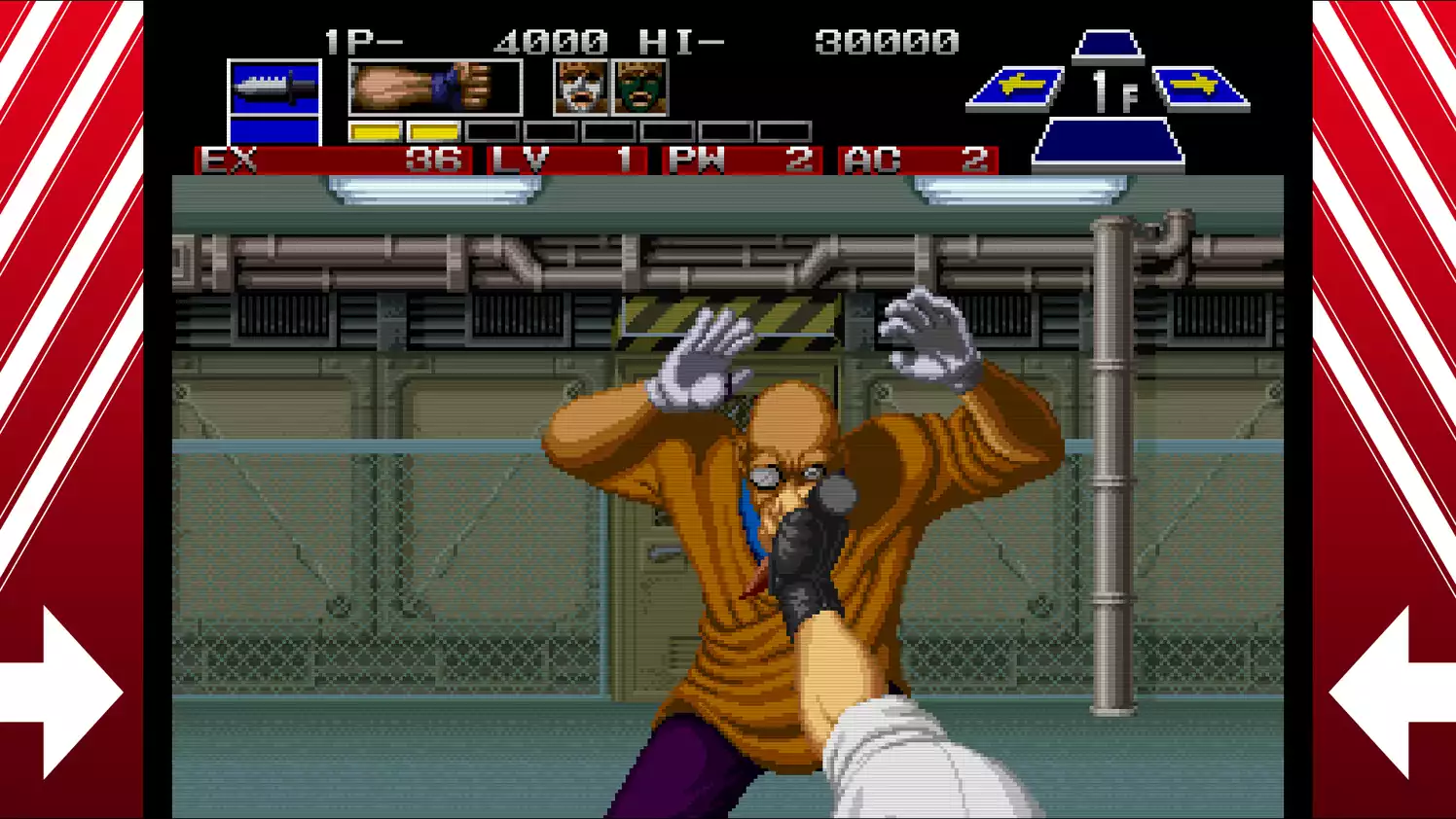The image size is (1456, 819).
Task: Click the white-faced boss portrait
Action: (581, 88)
